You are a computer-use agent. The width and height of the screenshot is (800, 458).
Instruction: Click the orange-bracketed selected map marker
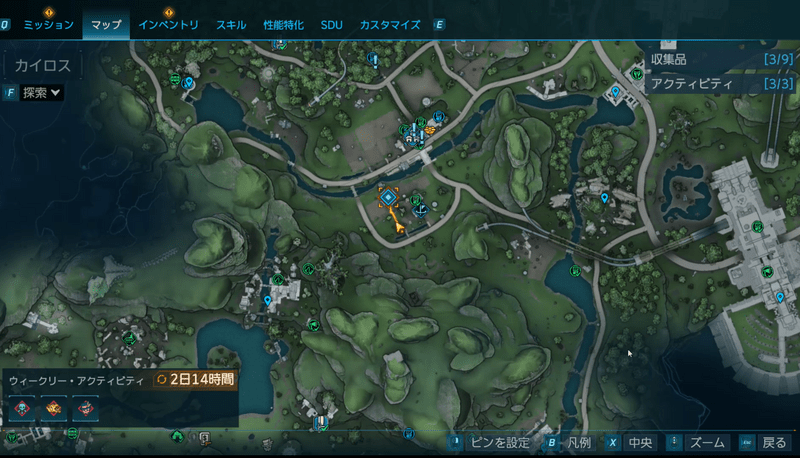pos(389,198)
